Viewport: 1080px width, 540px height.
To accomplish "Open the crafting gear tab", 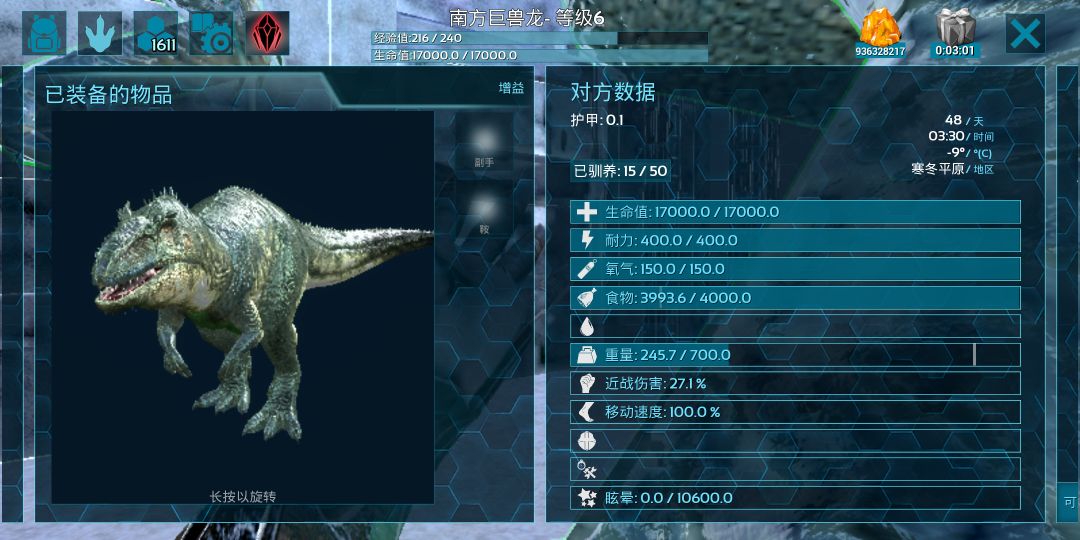I will [x=211, y=34].
